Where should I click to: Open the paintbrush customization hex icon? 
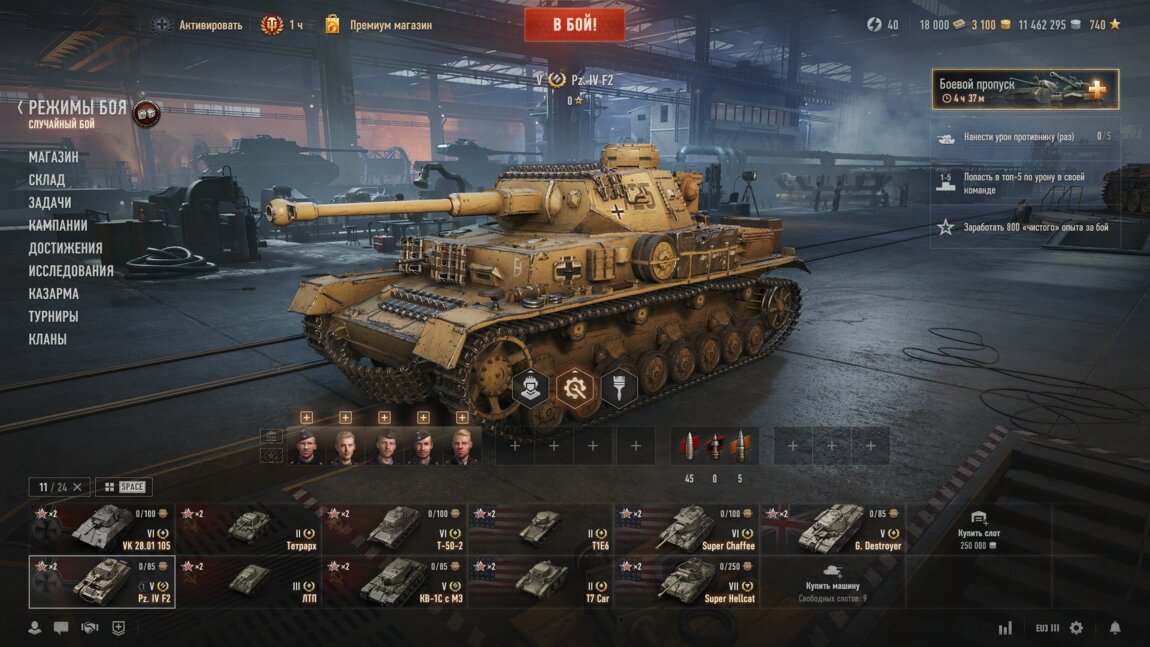[x=619, y=388]
